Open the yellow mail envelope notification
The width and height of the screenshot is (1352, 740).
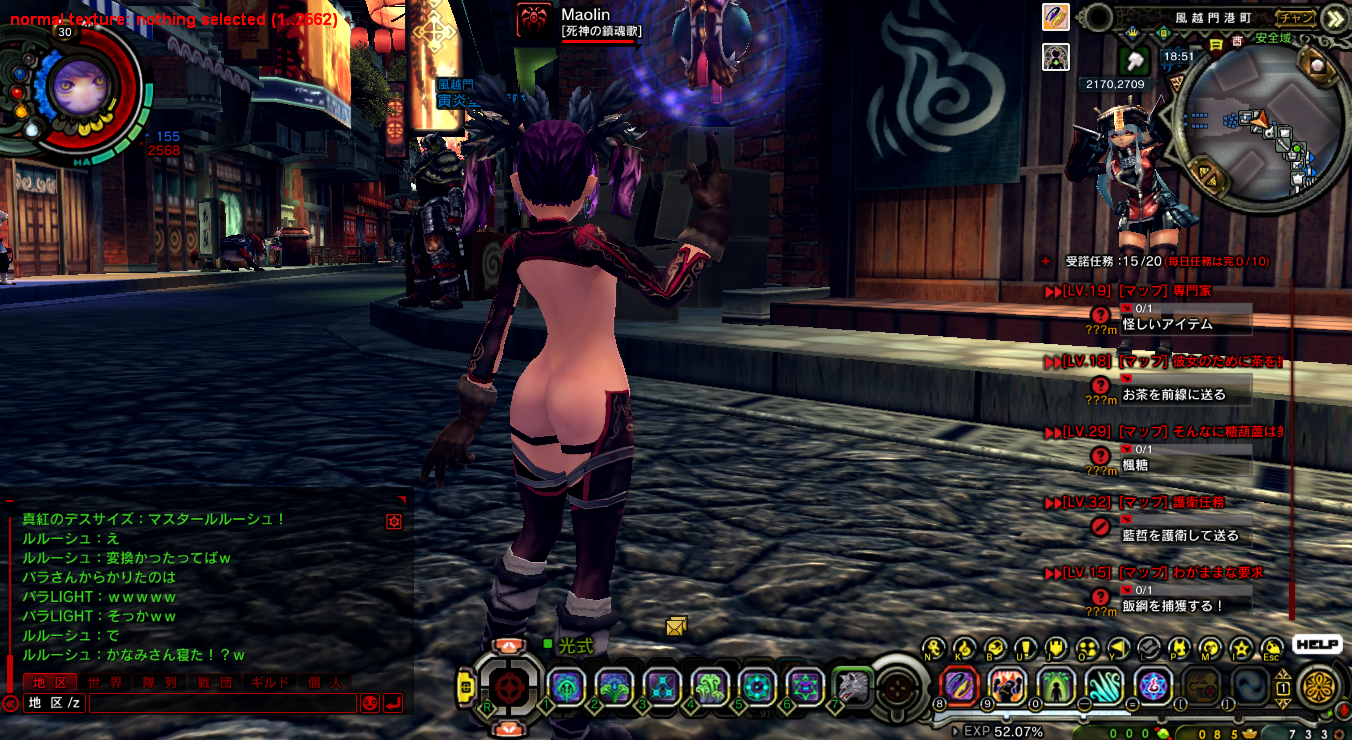pos(677,627)
